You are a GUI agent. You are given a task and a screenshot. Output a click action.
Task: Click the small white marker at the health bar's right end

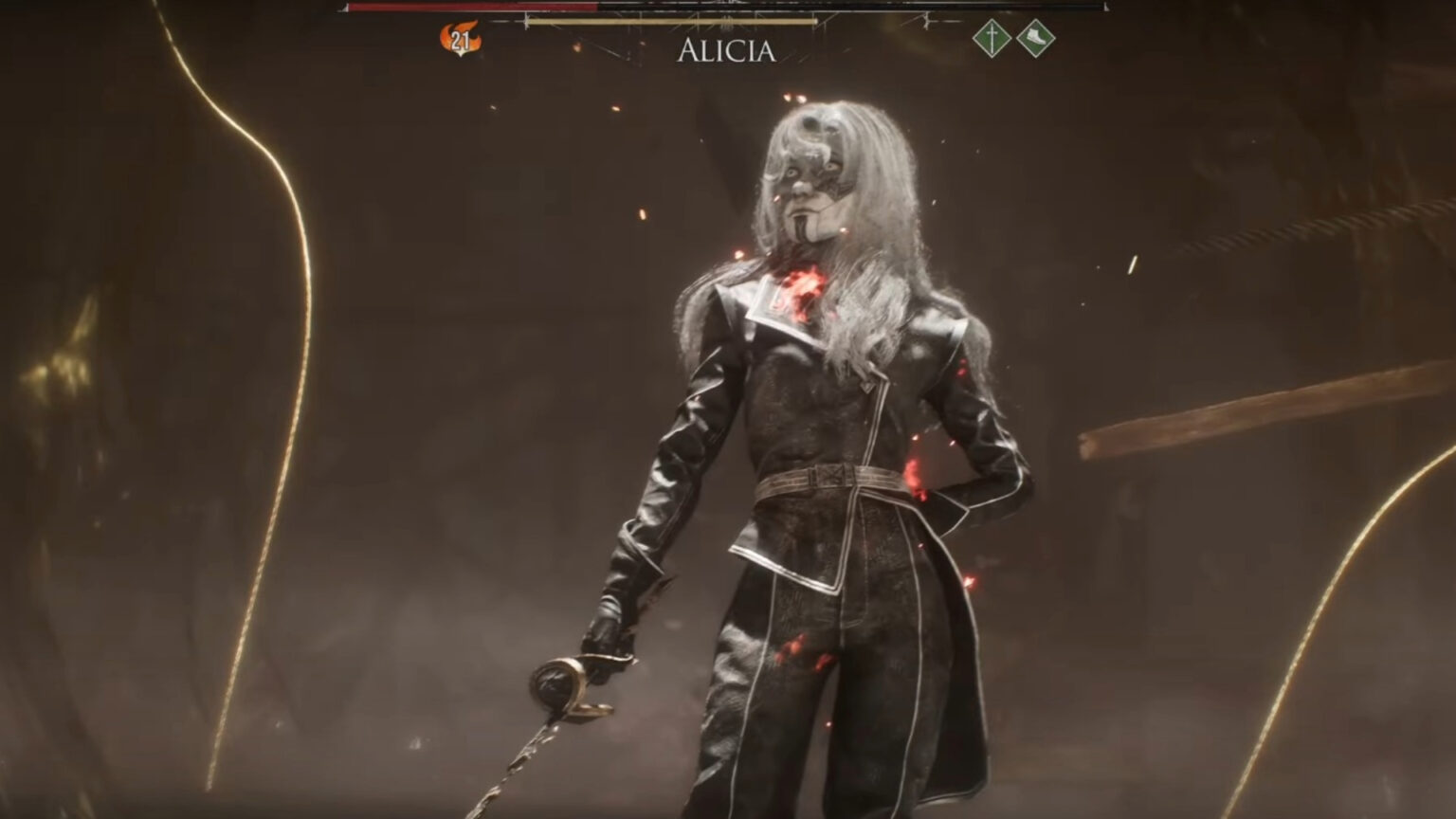(x=1107, y=7)
